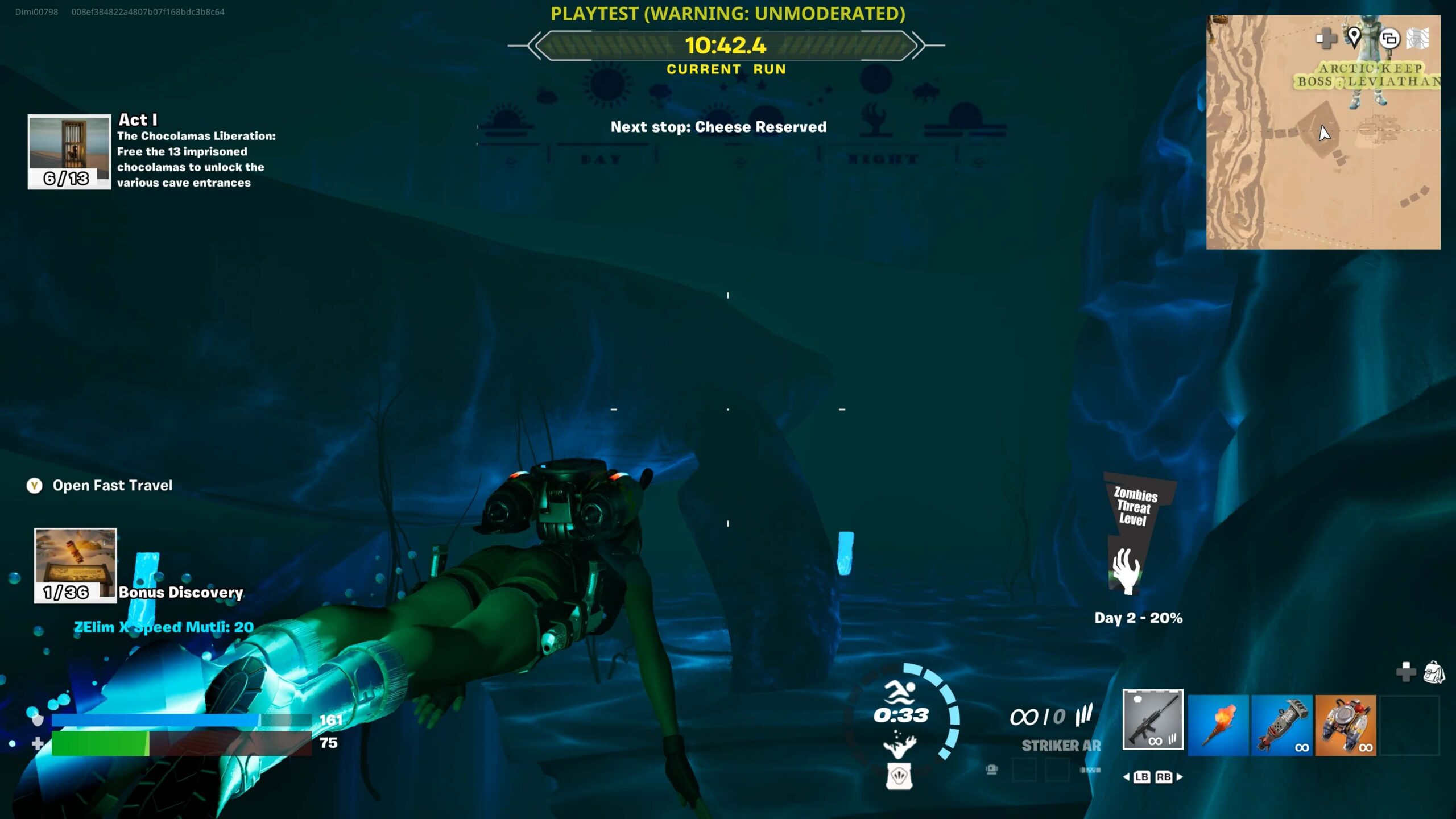Open the Act I Chocolamas quest tracker
This screenshot has width=1456, height=819.
[69, 151]
